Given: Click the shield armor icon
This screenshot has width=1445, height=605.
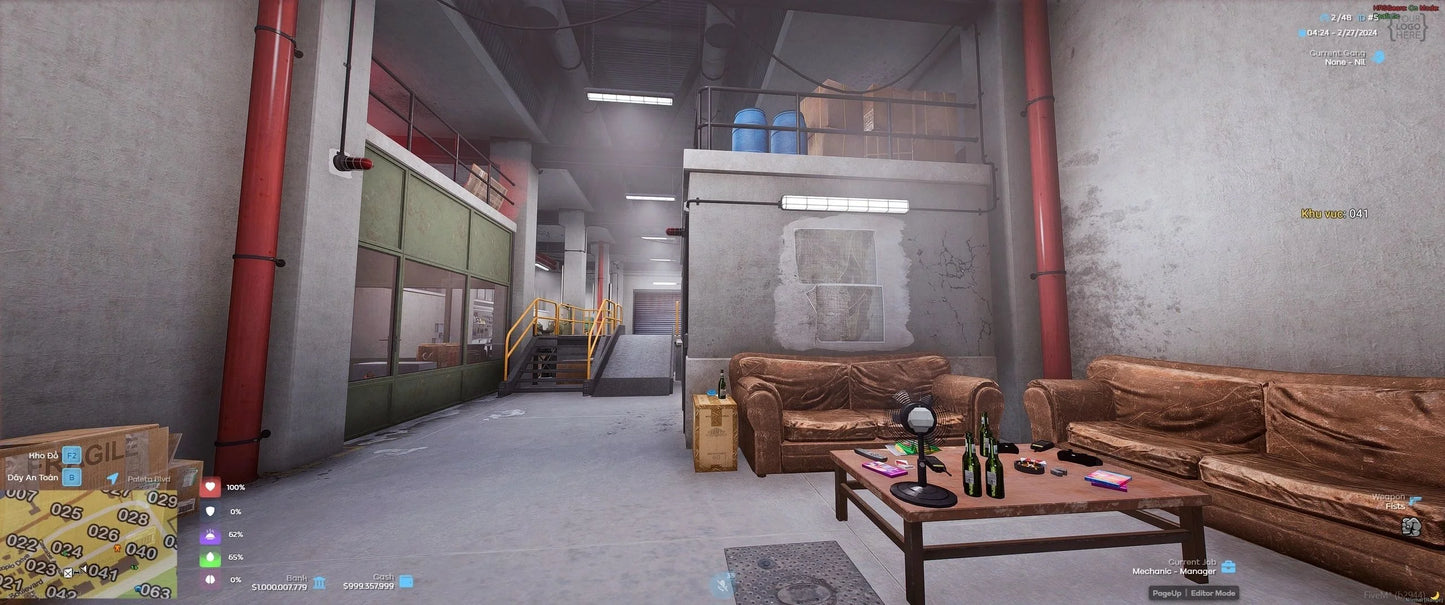Looking at the screenshot, I should 210,511.
